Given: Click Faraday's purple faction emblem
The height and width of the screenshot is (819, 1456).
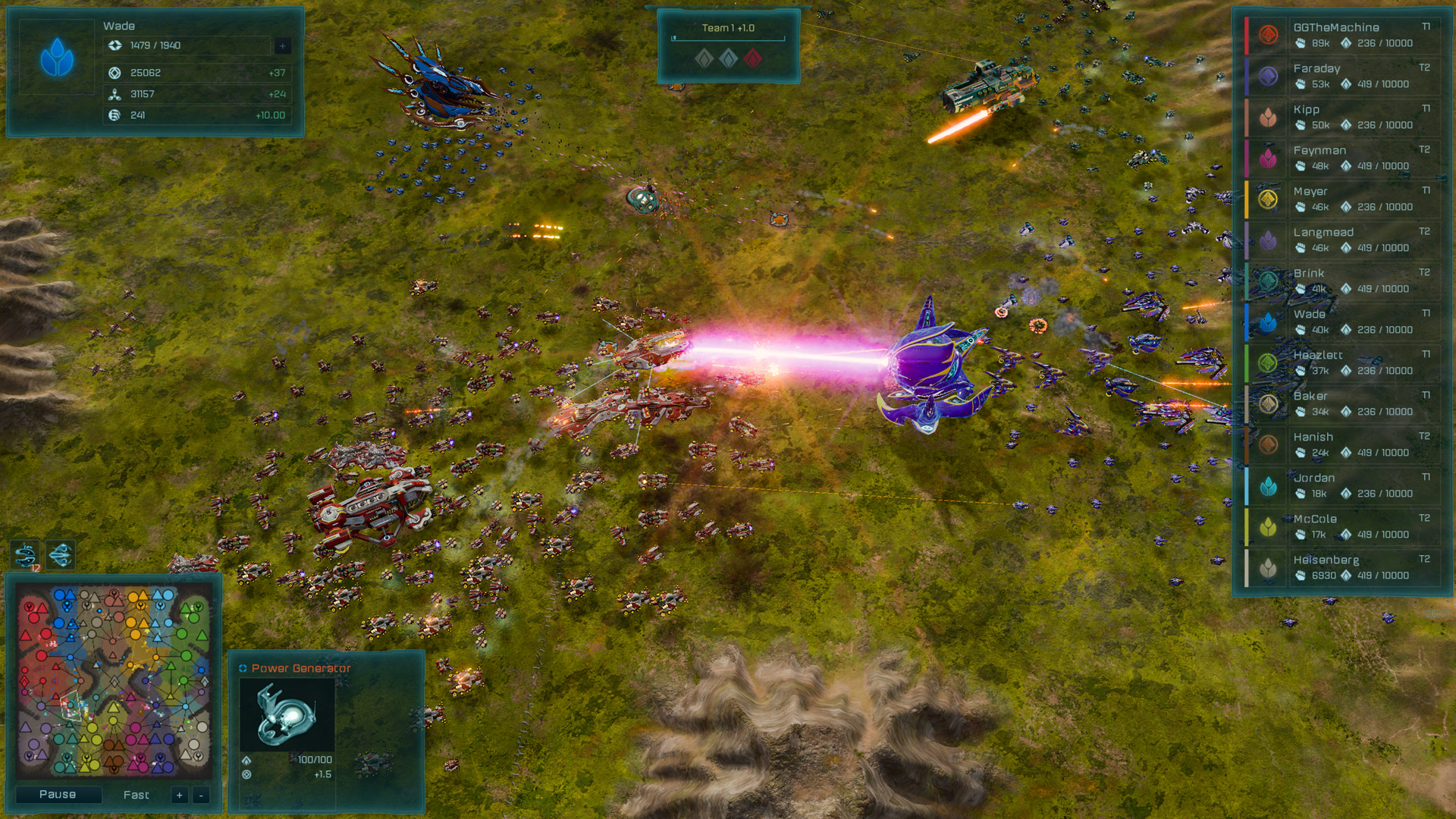Looking at the screenshot, I should [x=1268, y=76].
